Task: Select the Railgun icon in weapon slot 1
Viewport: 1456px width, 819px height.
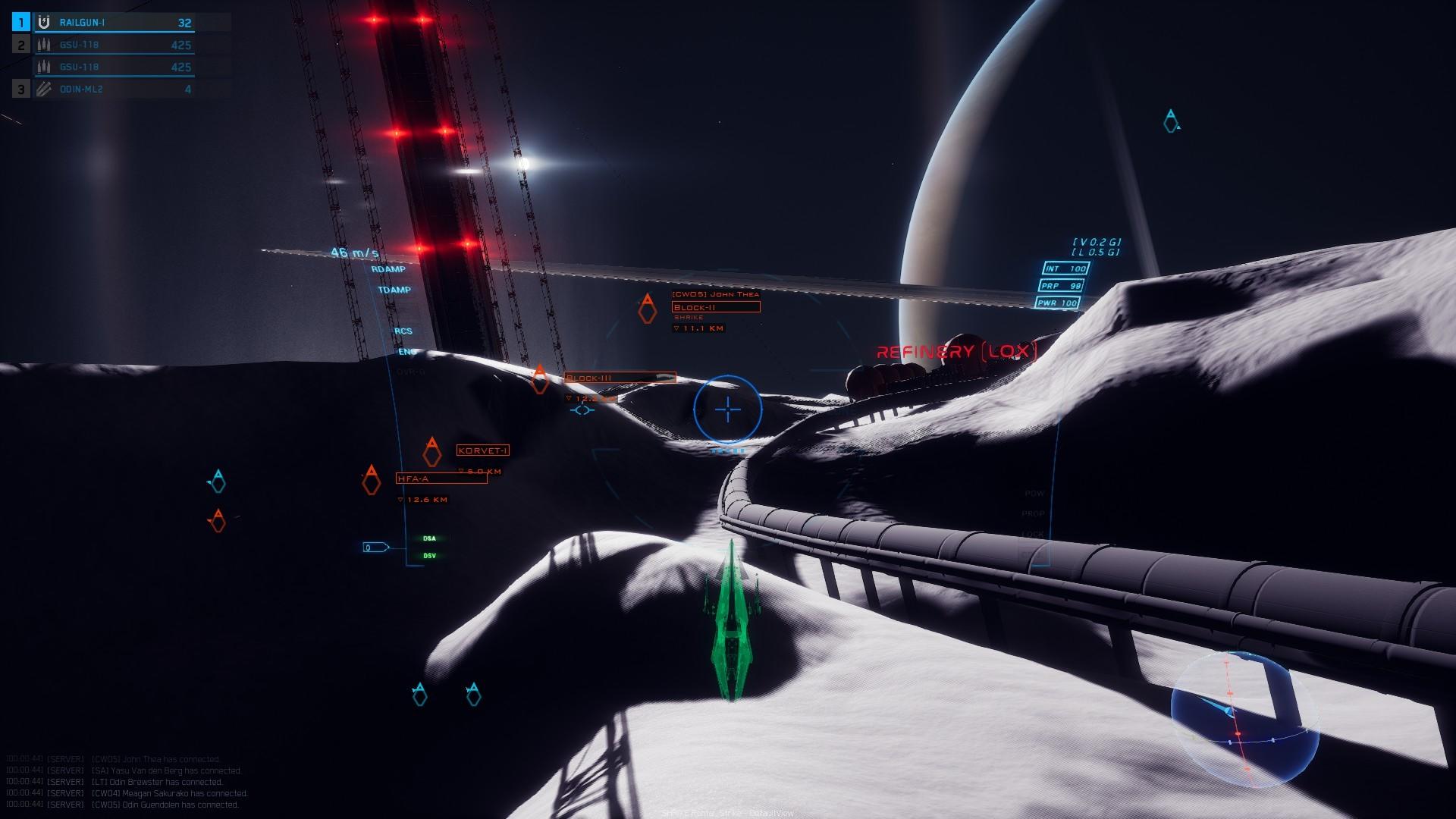Action: (43, 22)
